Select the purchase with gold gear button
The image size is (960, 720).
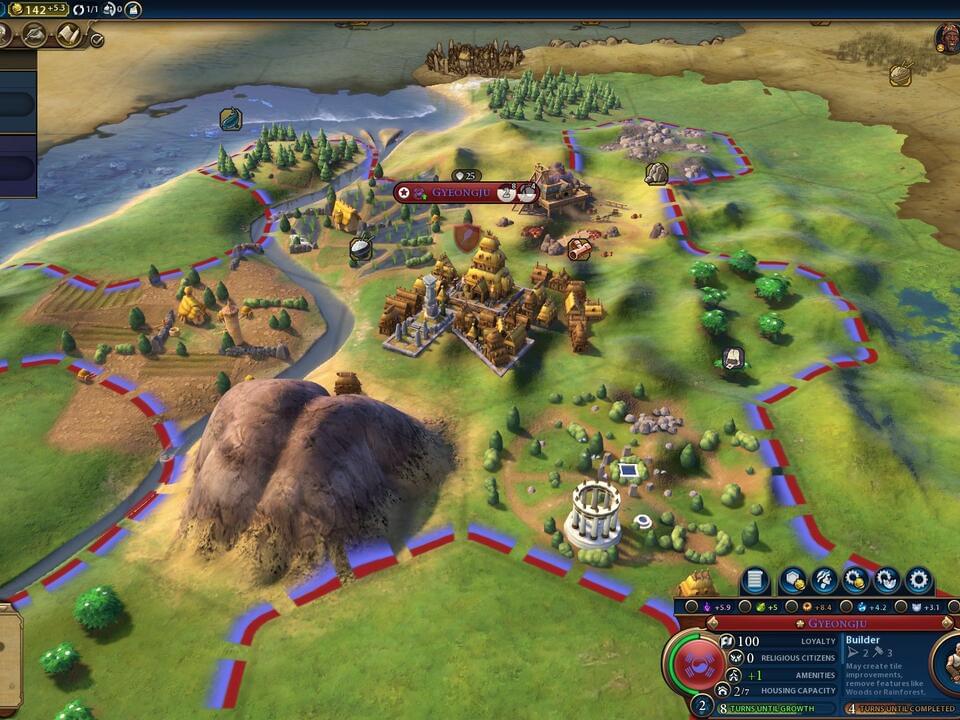(x=855, y=580)
